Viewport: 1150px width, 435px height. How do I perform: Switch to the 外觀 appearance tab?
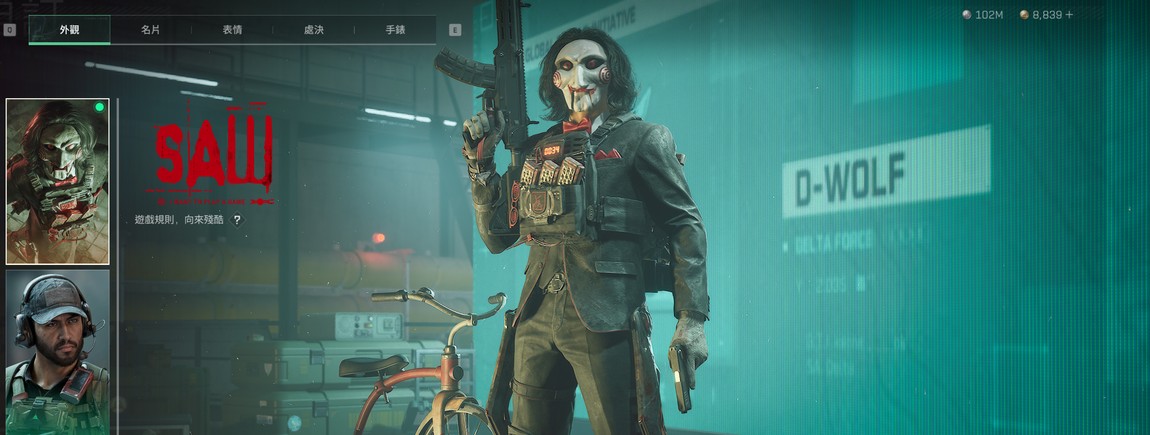(x=69, y=30)
